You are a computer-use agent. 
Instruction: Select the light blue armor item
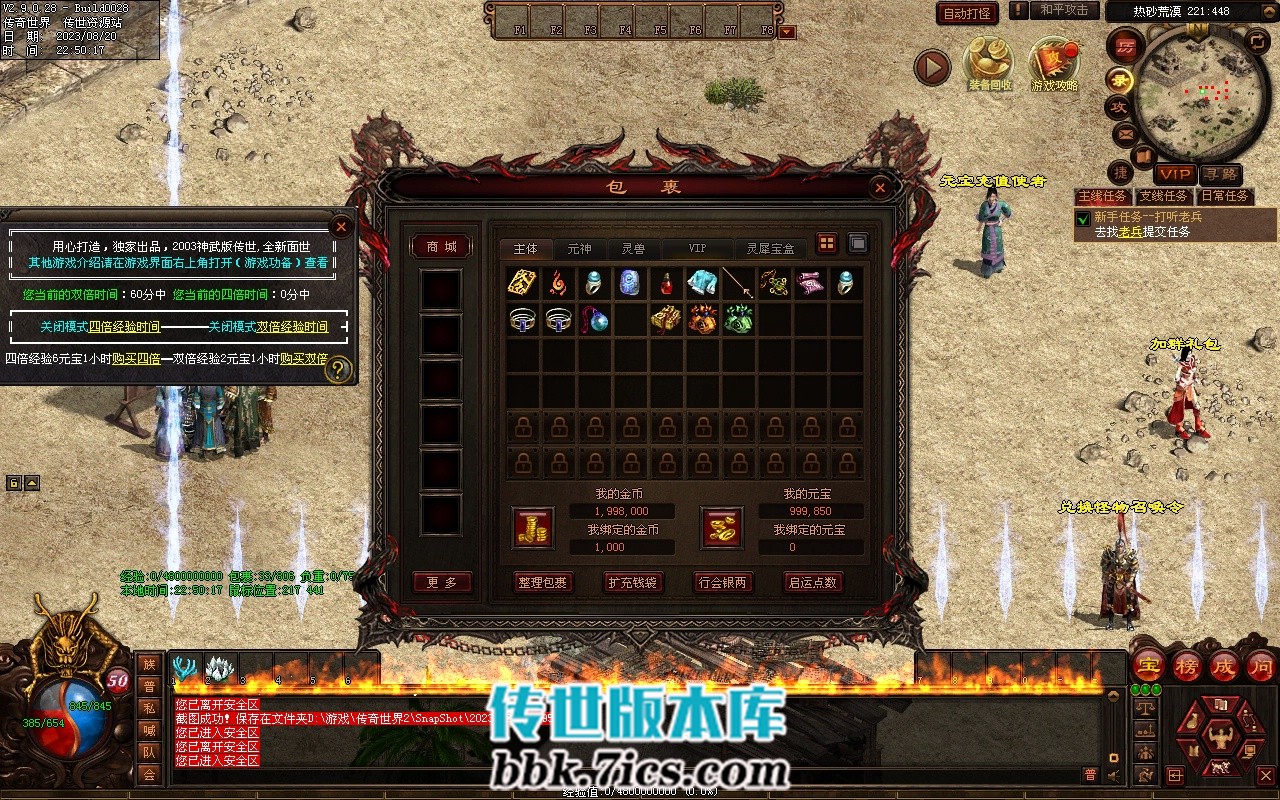click(x=702, y=284)
